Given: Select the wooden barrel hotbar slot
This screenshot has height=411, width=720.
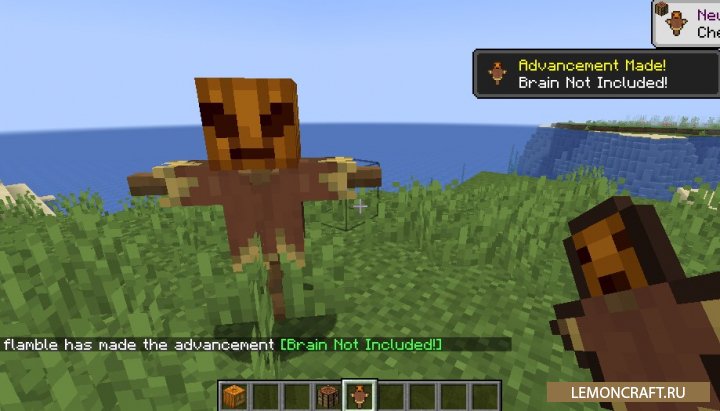Looking at the screenshot, I should 326,395.
